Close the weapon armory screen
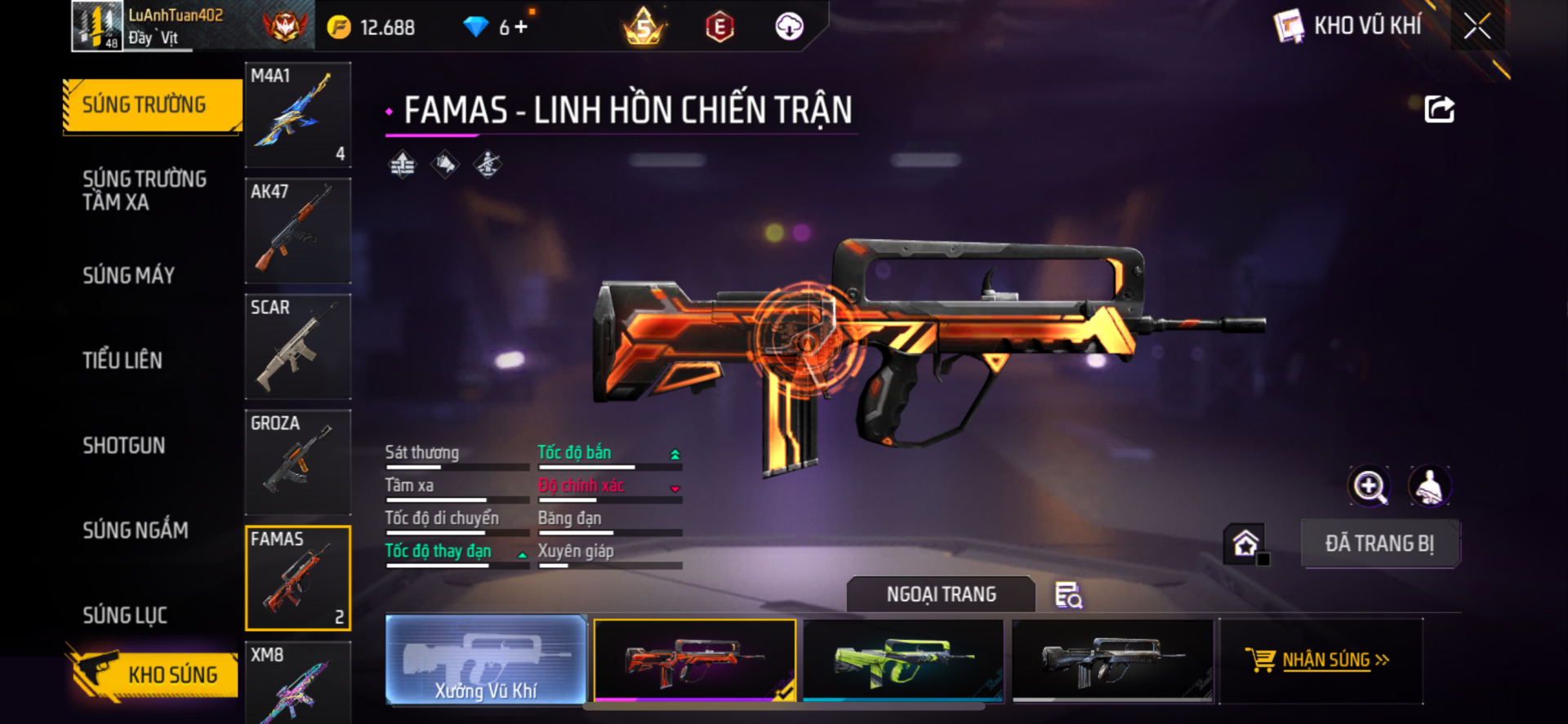The width and height of the screenshot is (1568, 724). pyautogui.click(x=1477, y=26)
